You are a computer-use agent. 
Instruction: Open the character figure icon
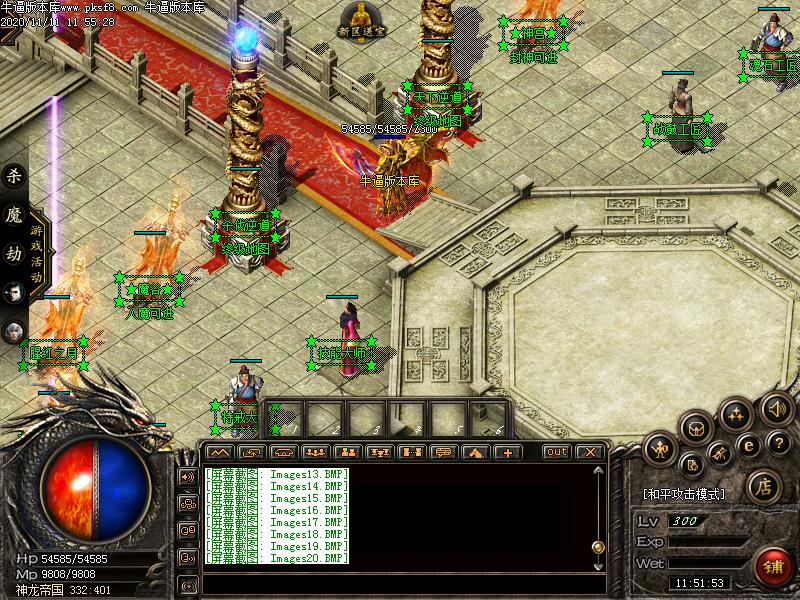pyautogui.click(x=660, y=449)
